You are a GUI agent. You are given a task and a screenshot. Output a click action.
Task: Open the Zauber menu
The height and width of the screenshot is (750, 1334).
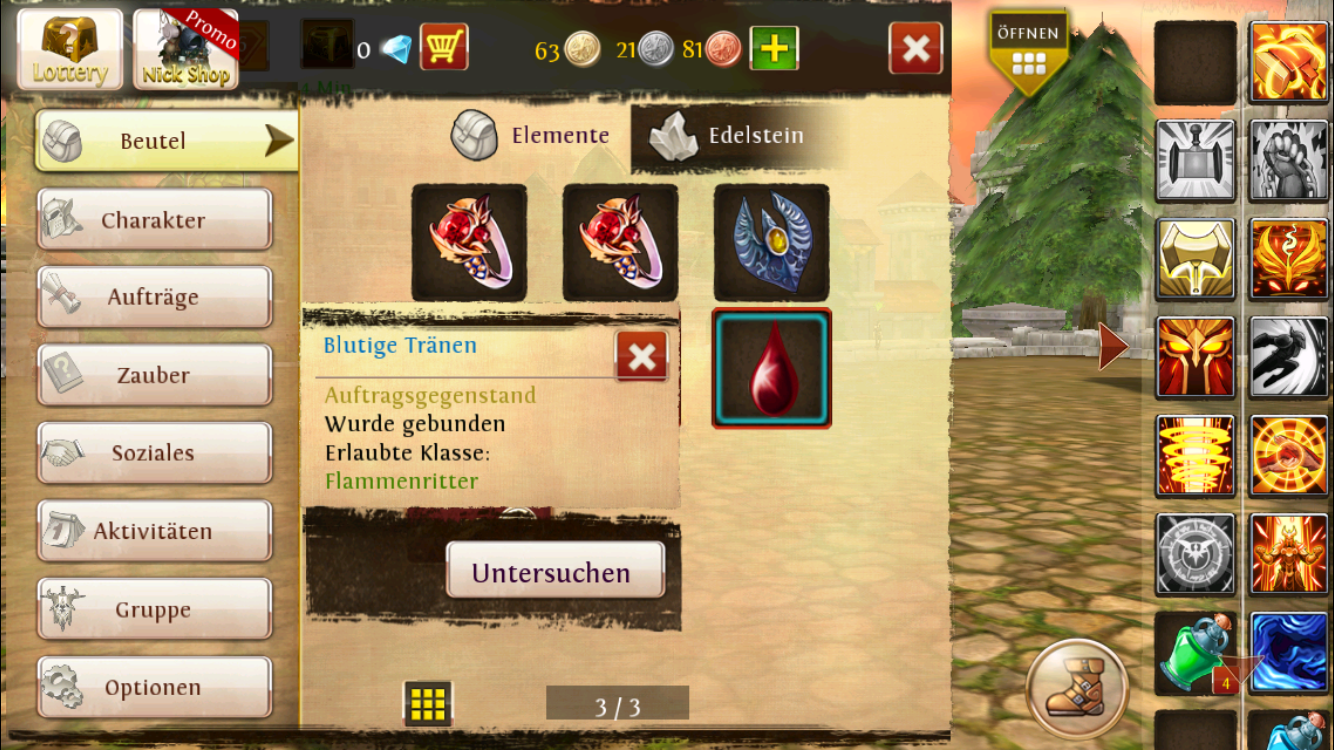[154, 375]
